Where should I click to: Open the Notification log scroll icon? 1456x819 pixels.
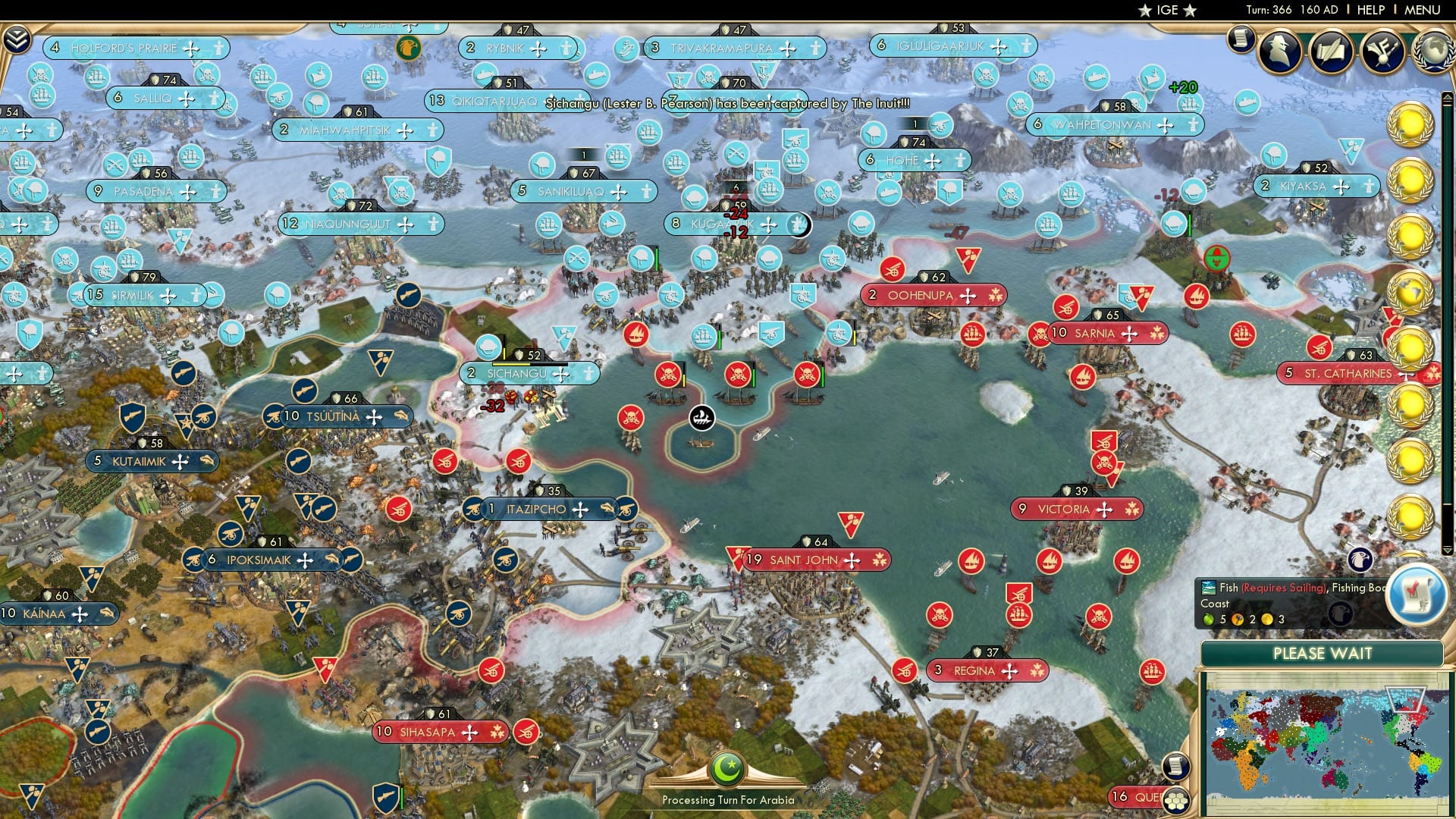pyautogui.click(x=1241, y=37)
